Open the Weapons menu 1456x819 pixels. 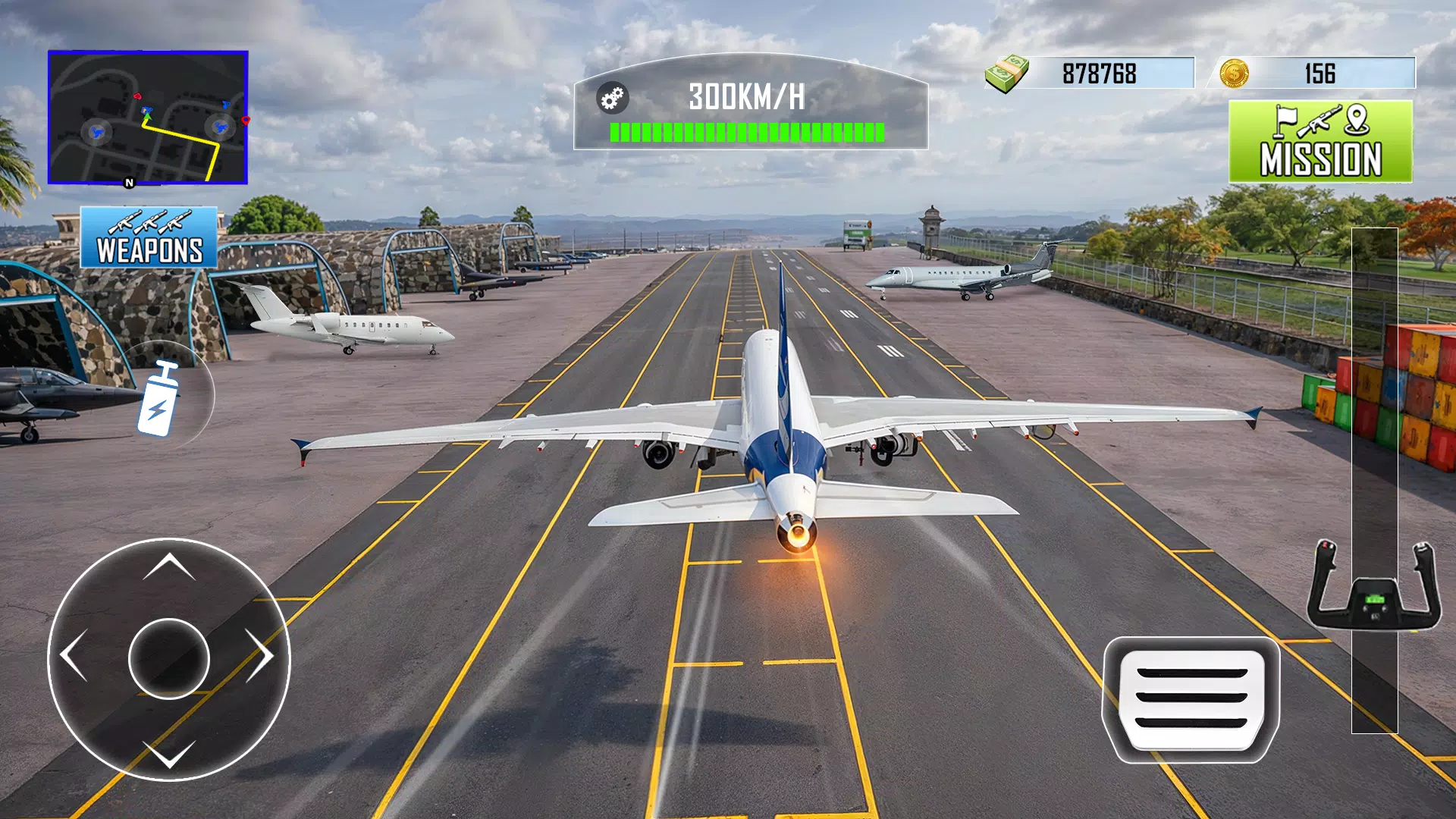[149, 238]
